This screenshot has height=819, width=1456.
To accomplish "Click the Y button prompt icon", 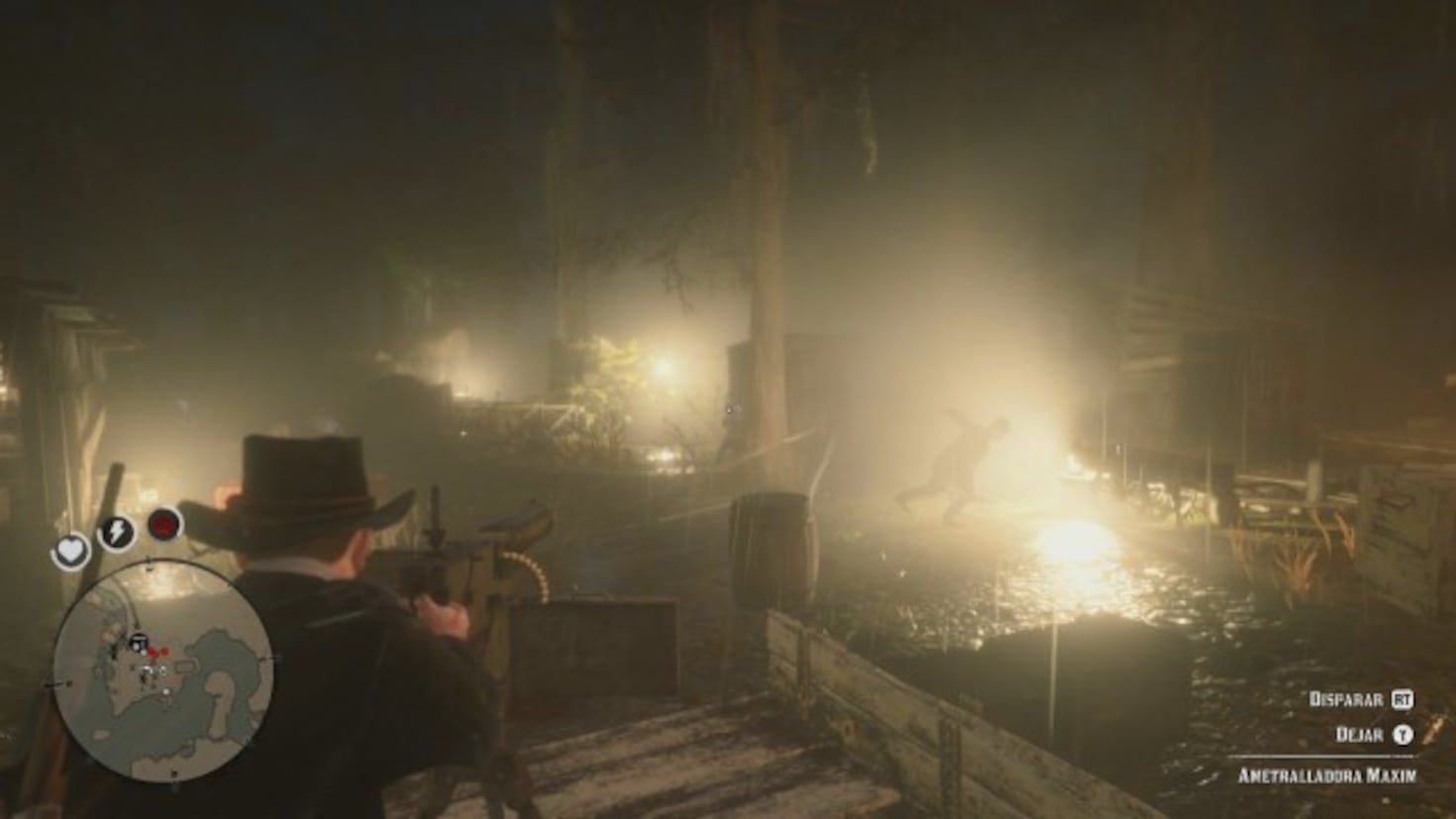I will coord(1403,736).
